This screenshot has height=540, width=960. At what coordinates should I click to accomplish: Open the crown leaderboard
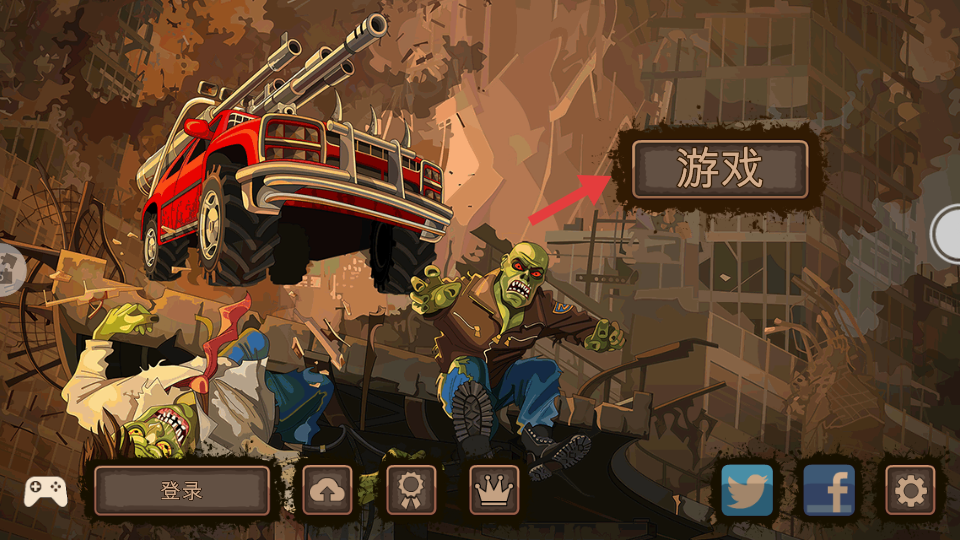495,490
